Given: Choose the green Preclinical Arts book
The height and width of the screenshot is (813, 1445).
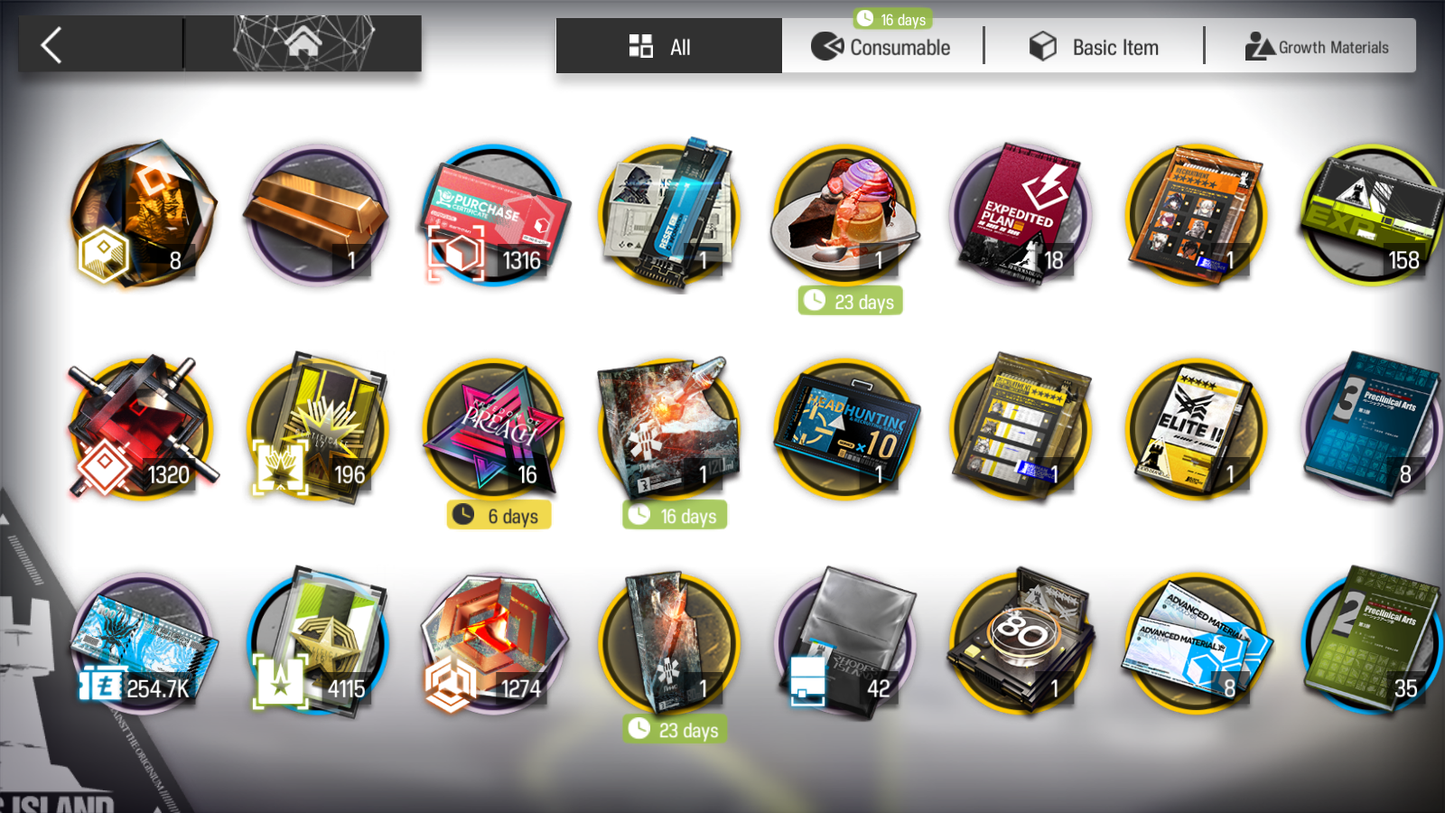Looking at the screenshot, I should pyautogui.click(x=1372, y=643).
